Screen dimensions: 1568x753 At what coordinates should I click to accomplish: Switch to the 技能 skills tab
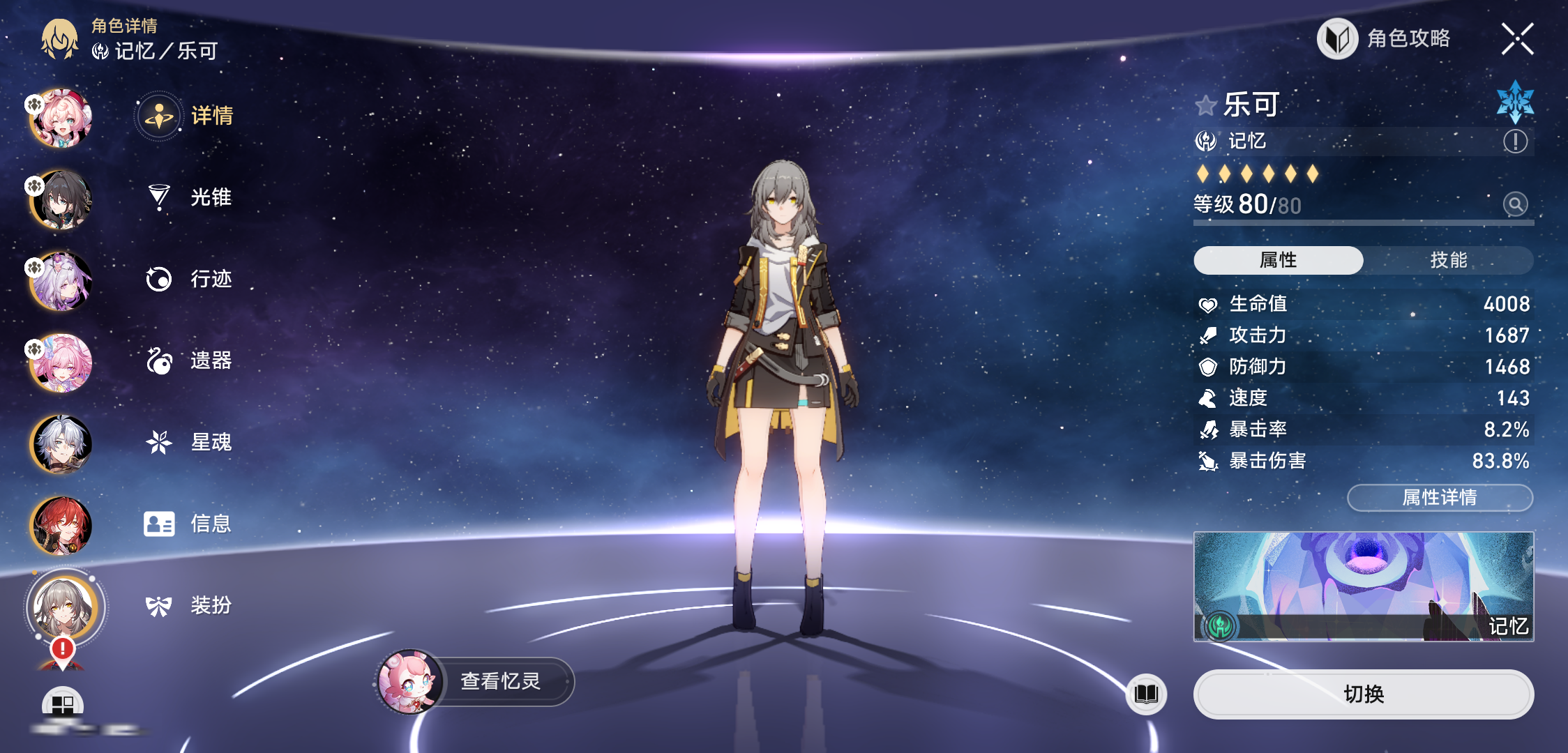[1448, 260]
